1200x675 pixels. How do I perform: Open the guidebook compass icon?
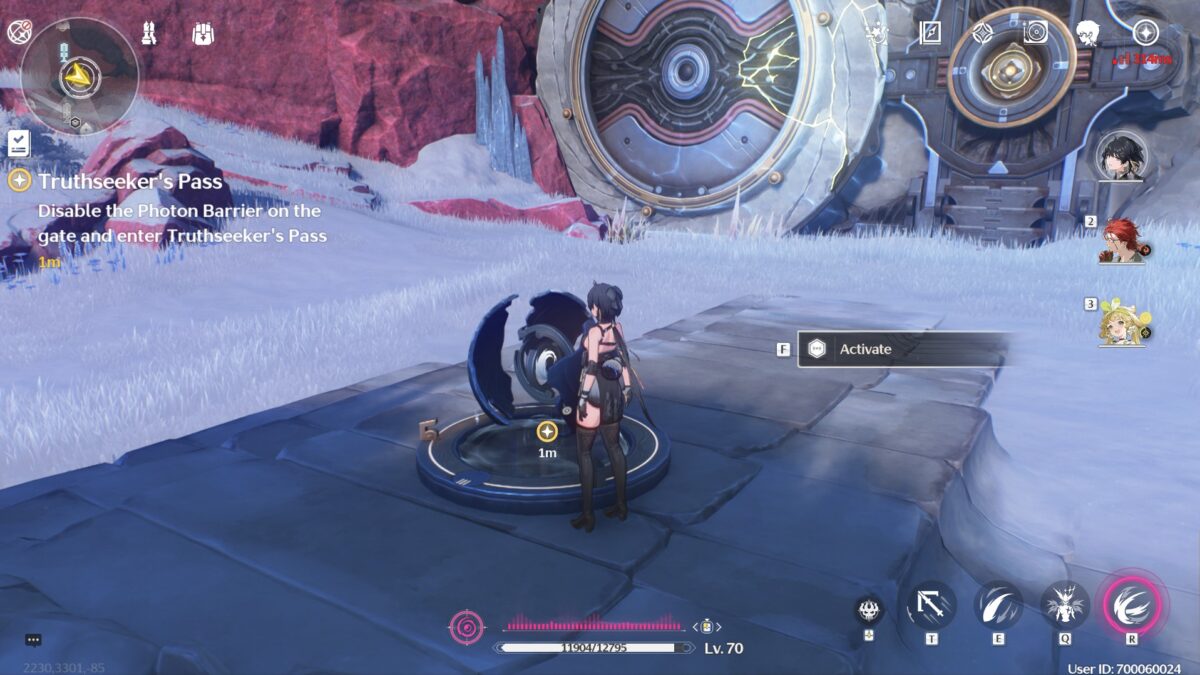tap(930, 33)
